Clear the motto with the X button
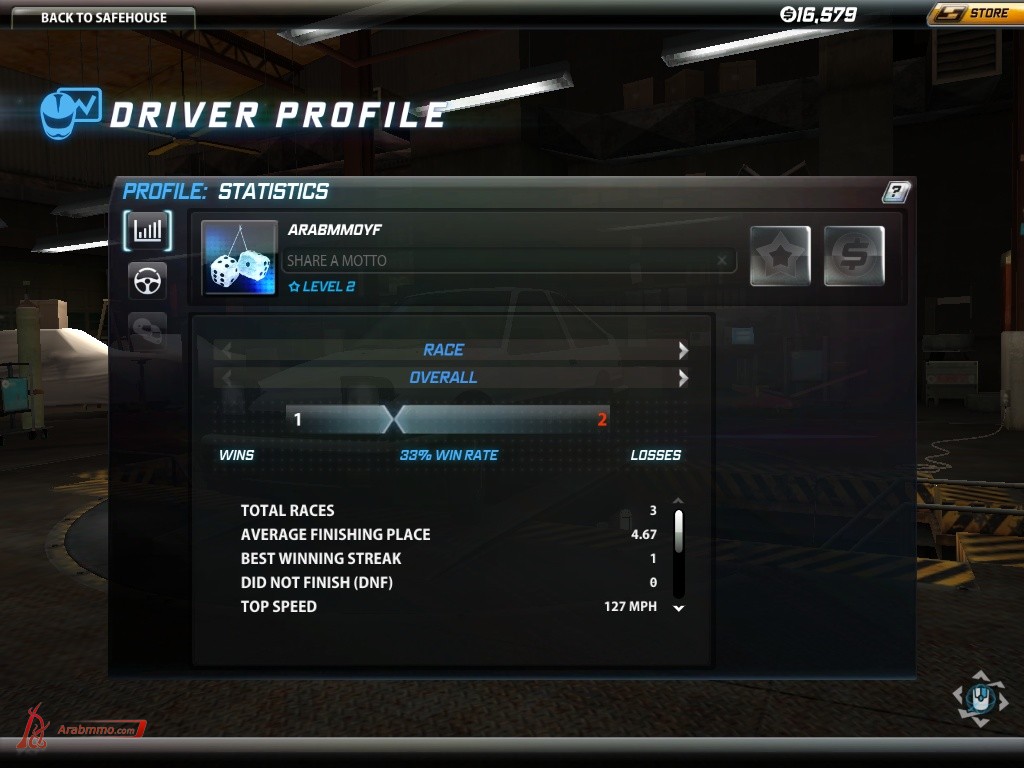The image size is (1024, 768). 722,261
